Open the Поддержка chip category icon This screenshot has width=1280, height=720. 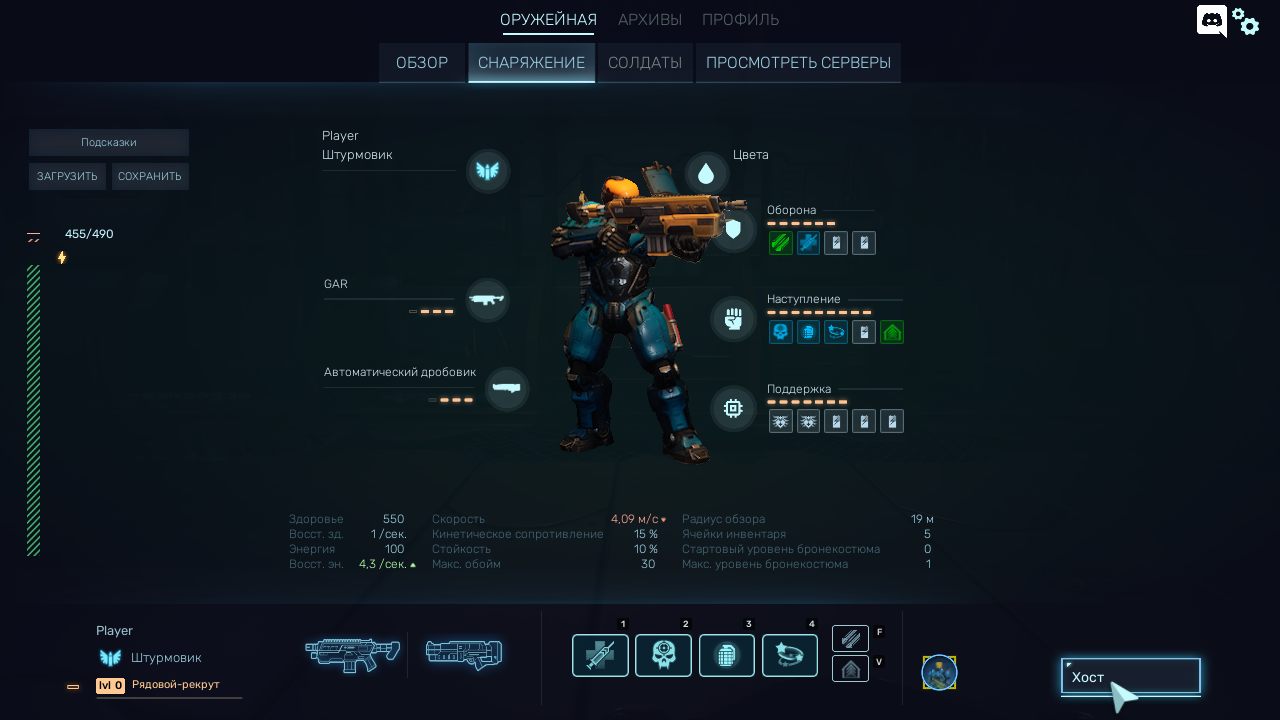pos(733,409)
